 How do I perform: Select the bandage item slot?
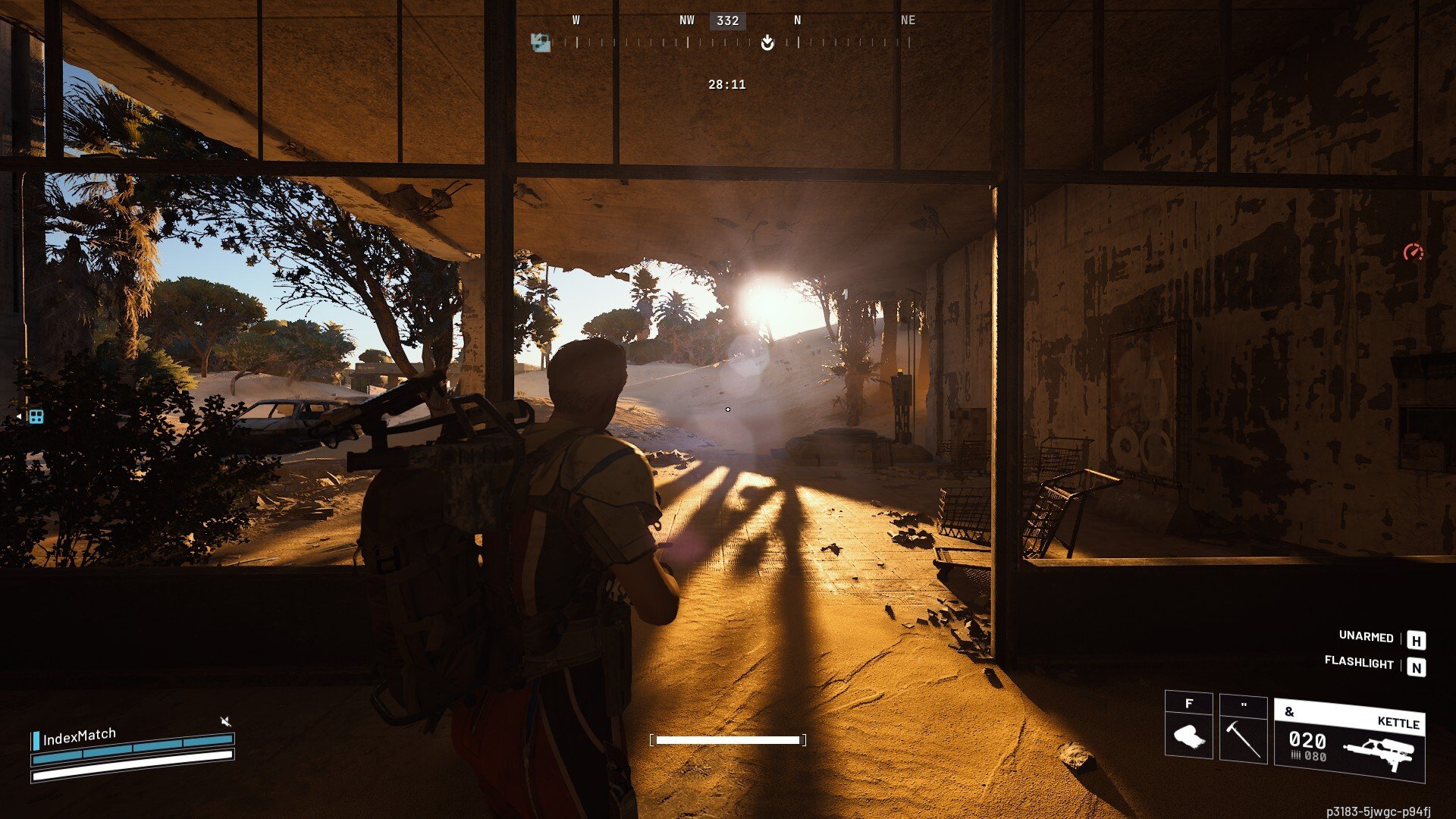click(x=1188, y=734)
